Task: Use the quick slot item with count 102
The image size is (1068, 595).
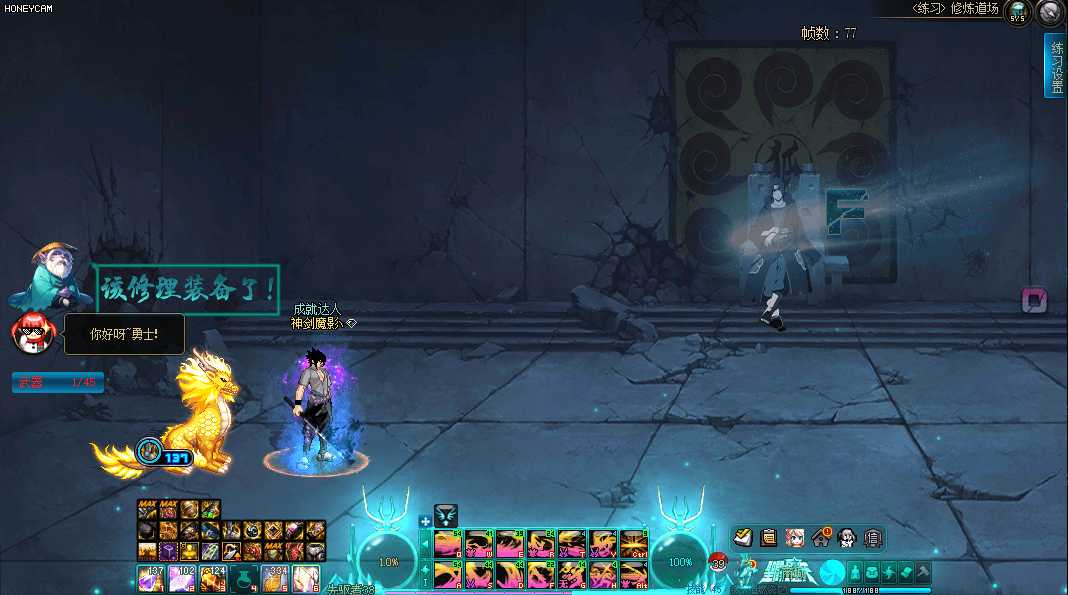Action: point(182,578)
